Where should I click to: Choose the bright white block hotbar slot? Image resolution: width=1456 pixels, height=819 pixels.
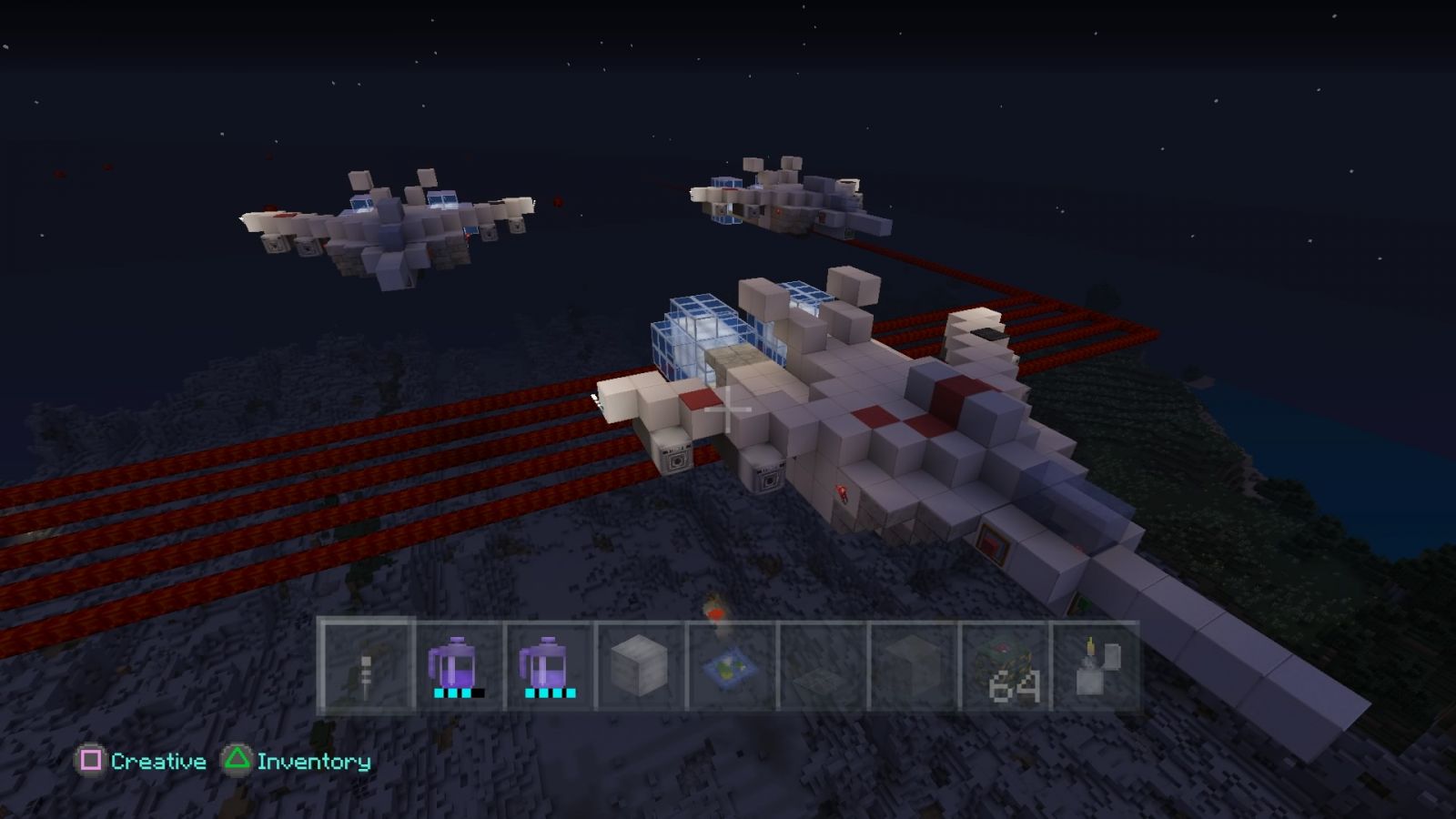coord(639,666)
